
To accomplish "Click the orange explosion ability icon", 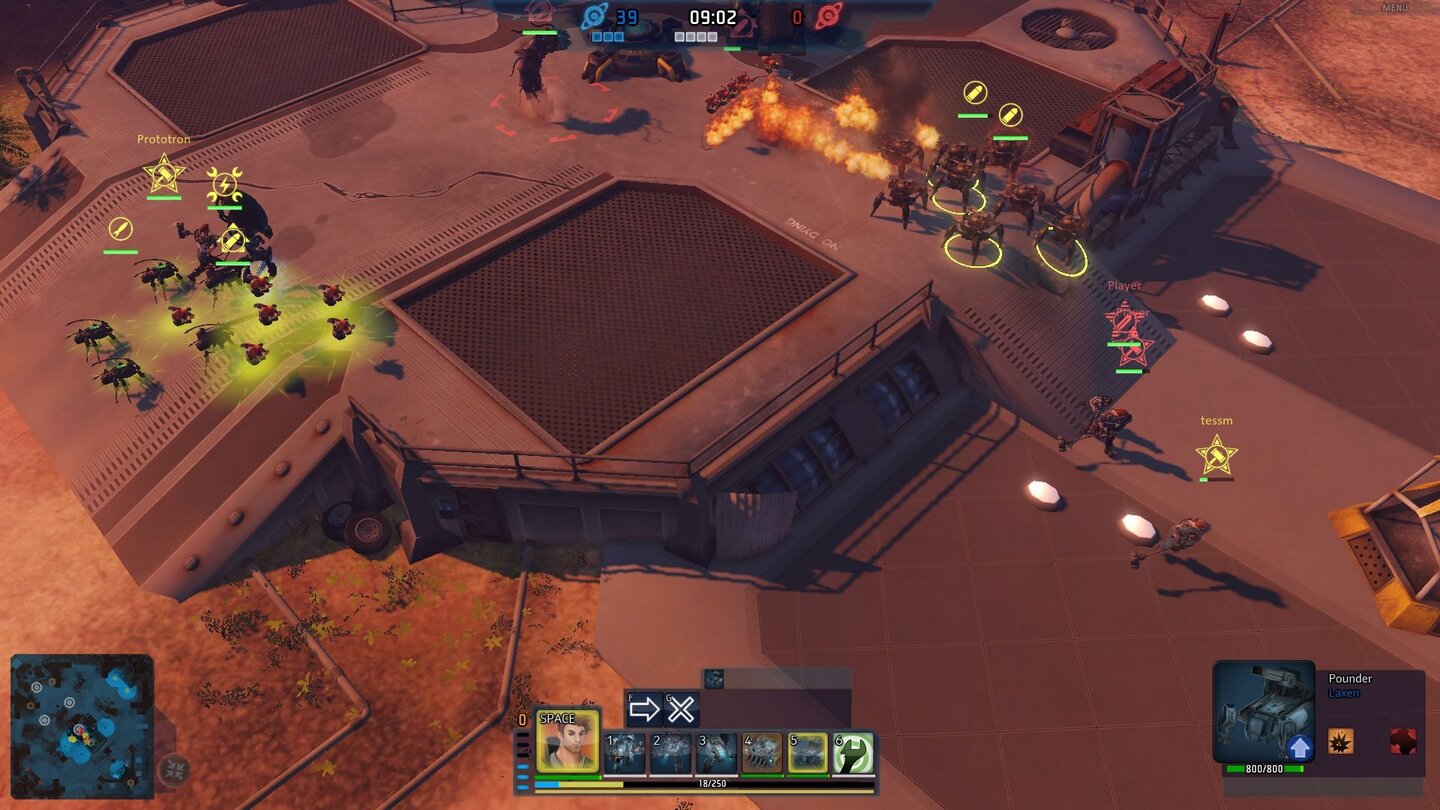I will (1341, 741).
